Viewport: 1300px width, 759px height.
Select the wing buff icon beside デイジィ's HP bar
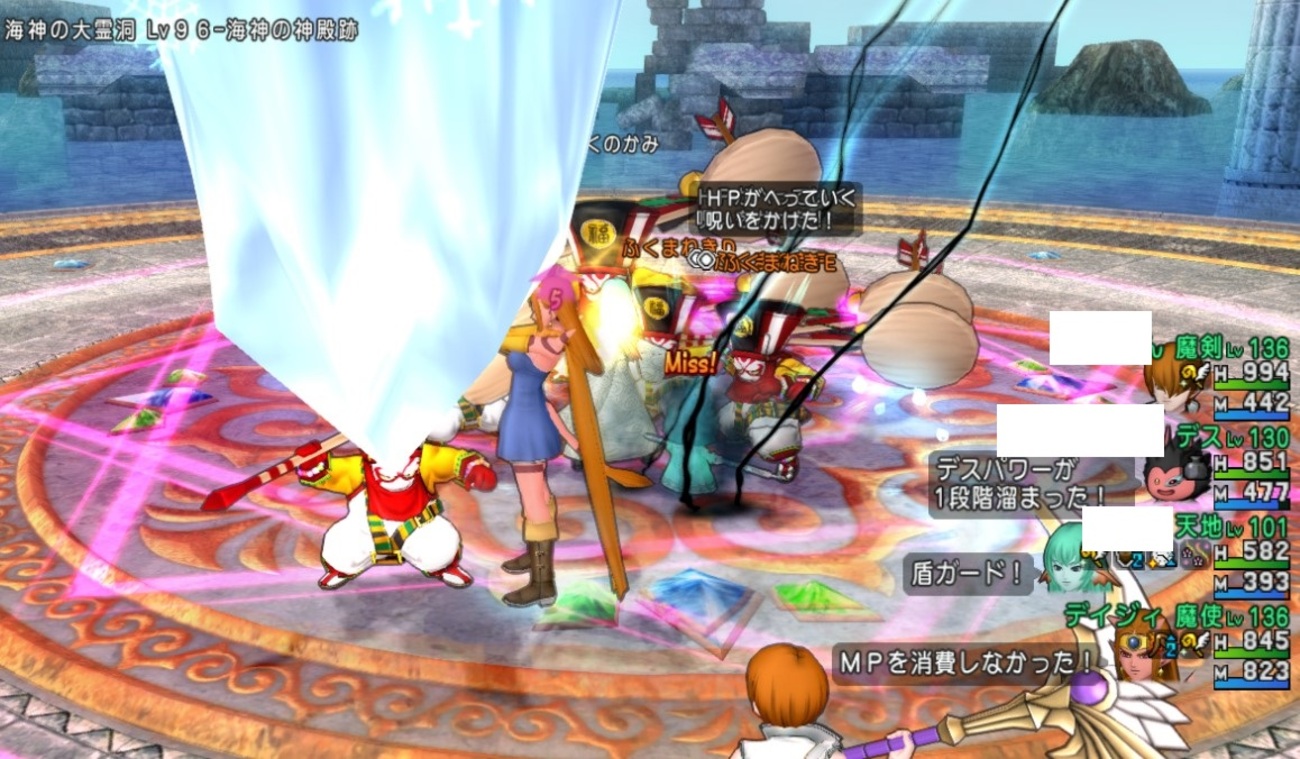click(1204, 640)
